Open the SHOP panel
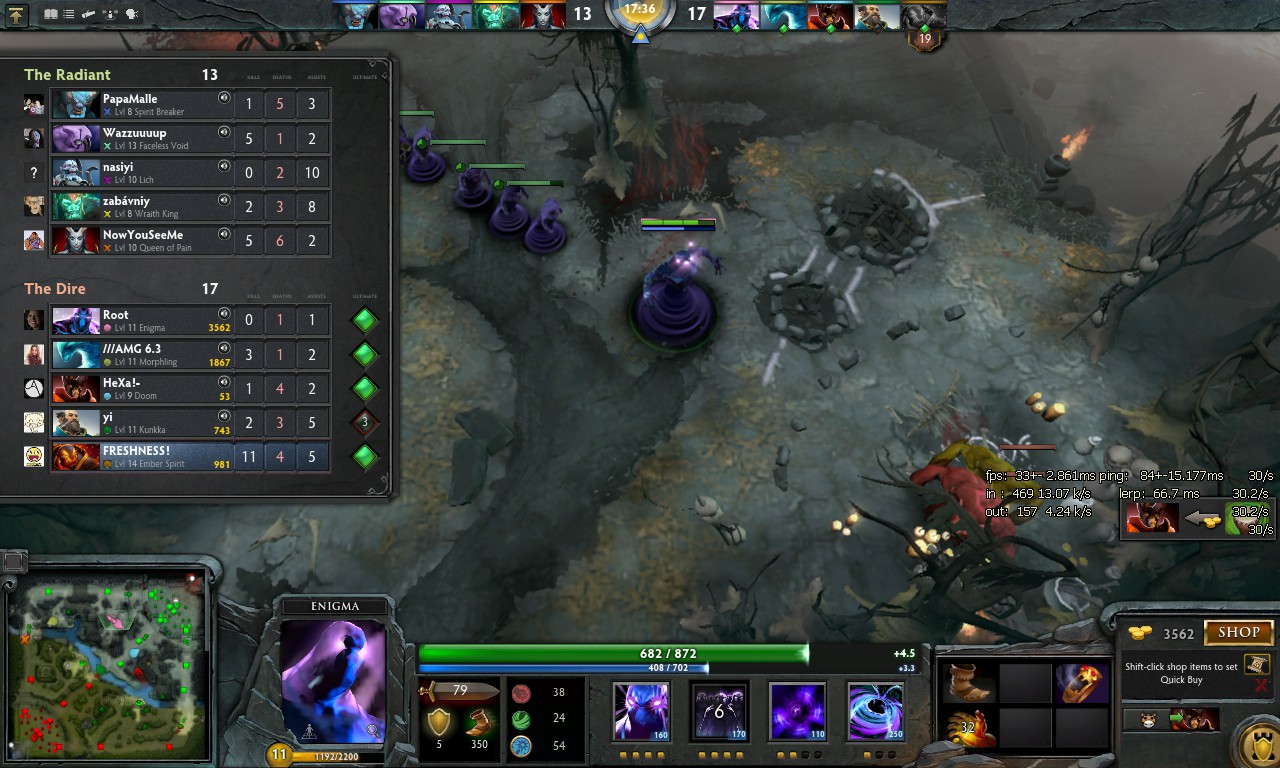The width and height of the screenshot is (1280, 768). coord(1238,633)
